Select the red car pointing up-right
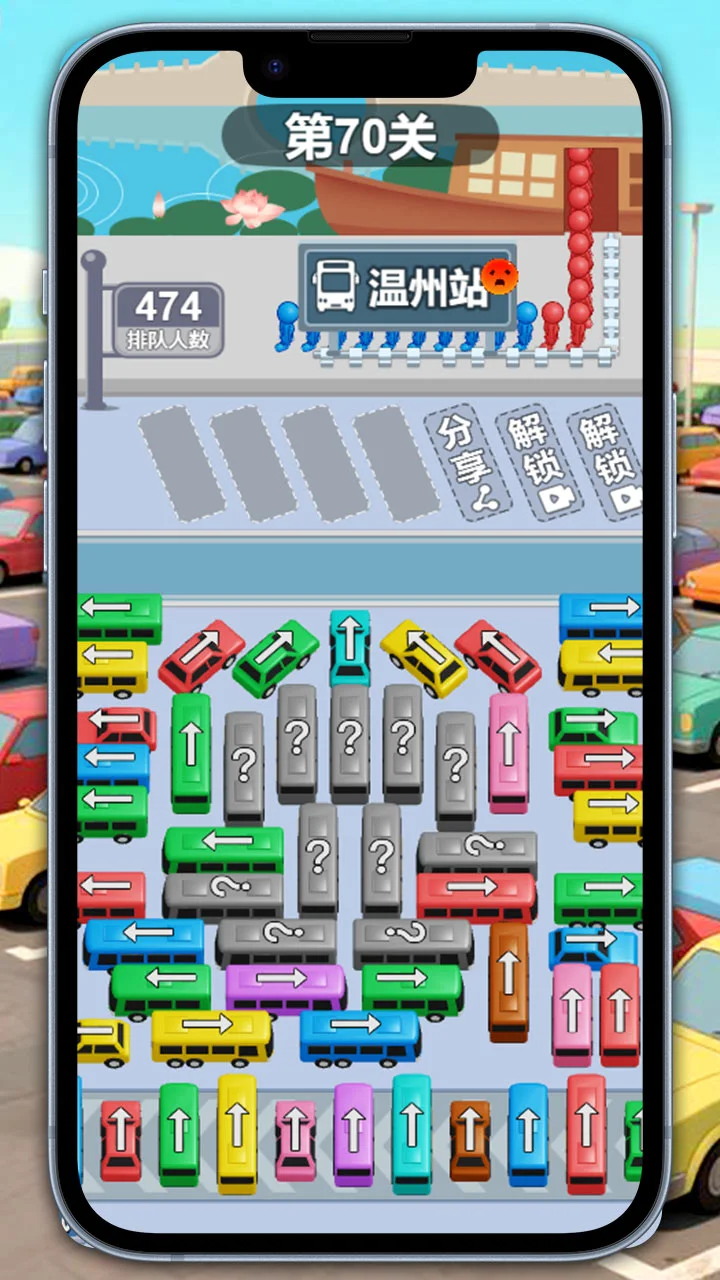 (202, 657)
